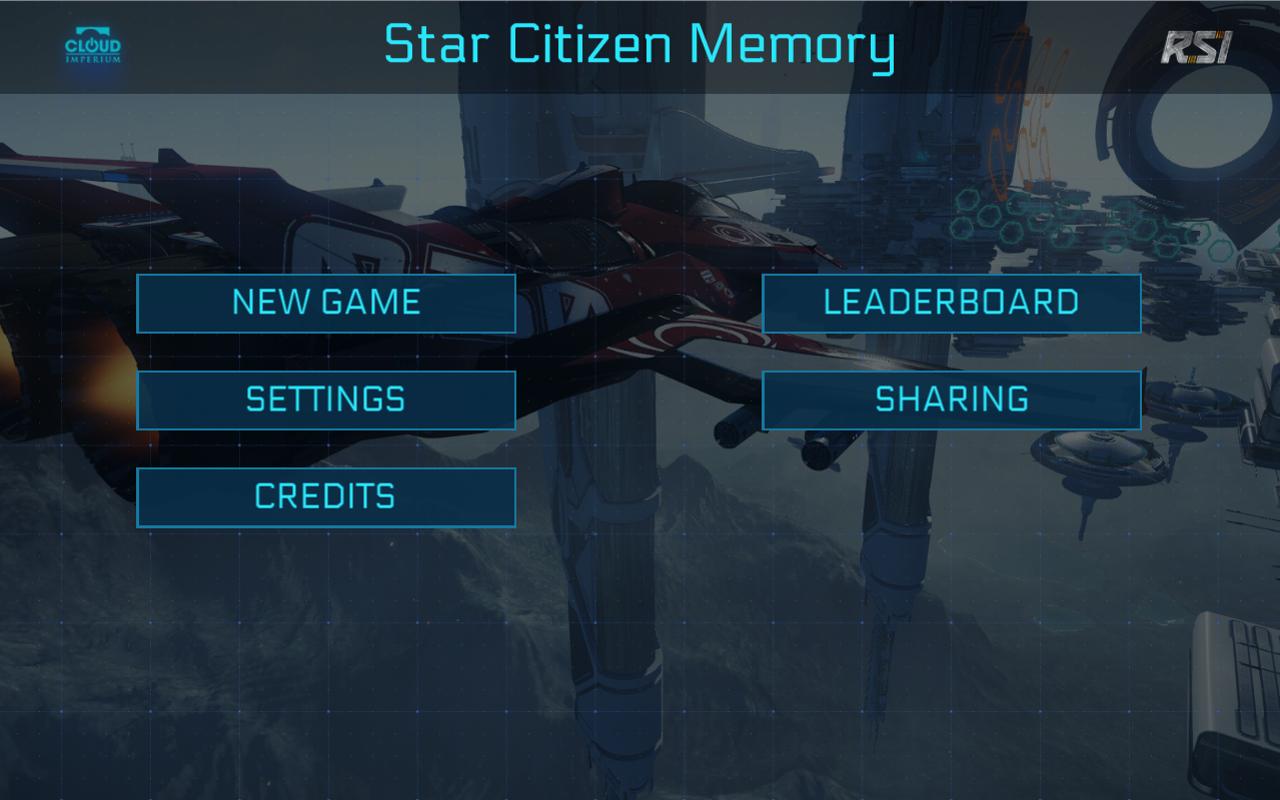Show the Credits screen
This screenshot has width=1280, height=800.
pos(326,497)
